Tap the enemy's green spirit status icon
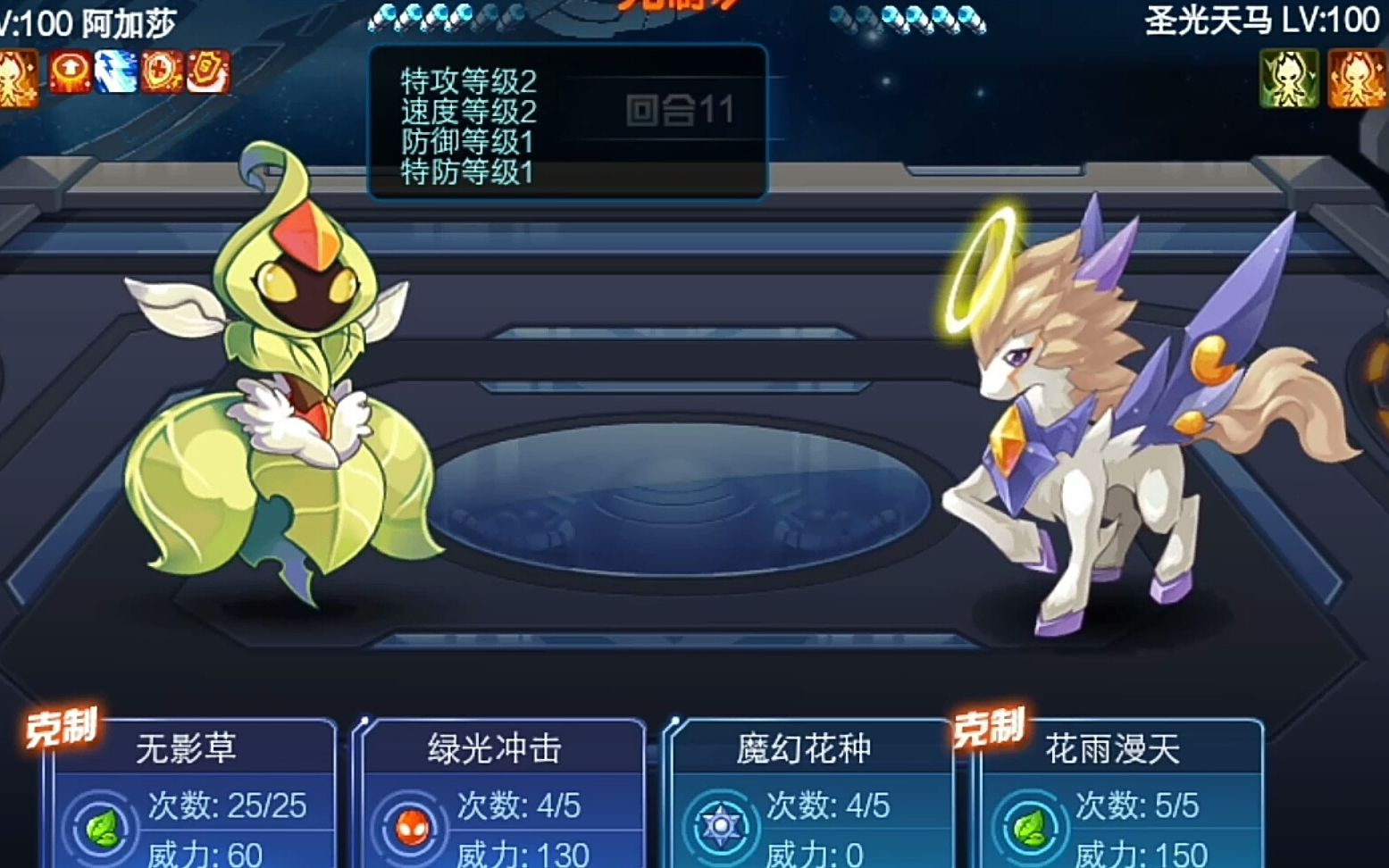 point(1288,78)
